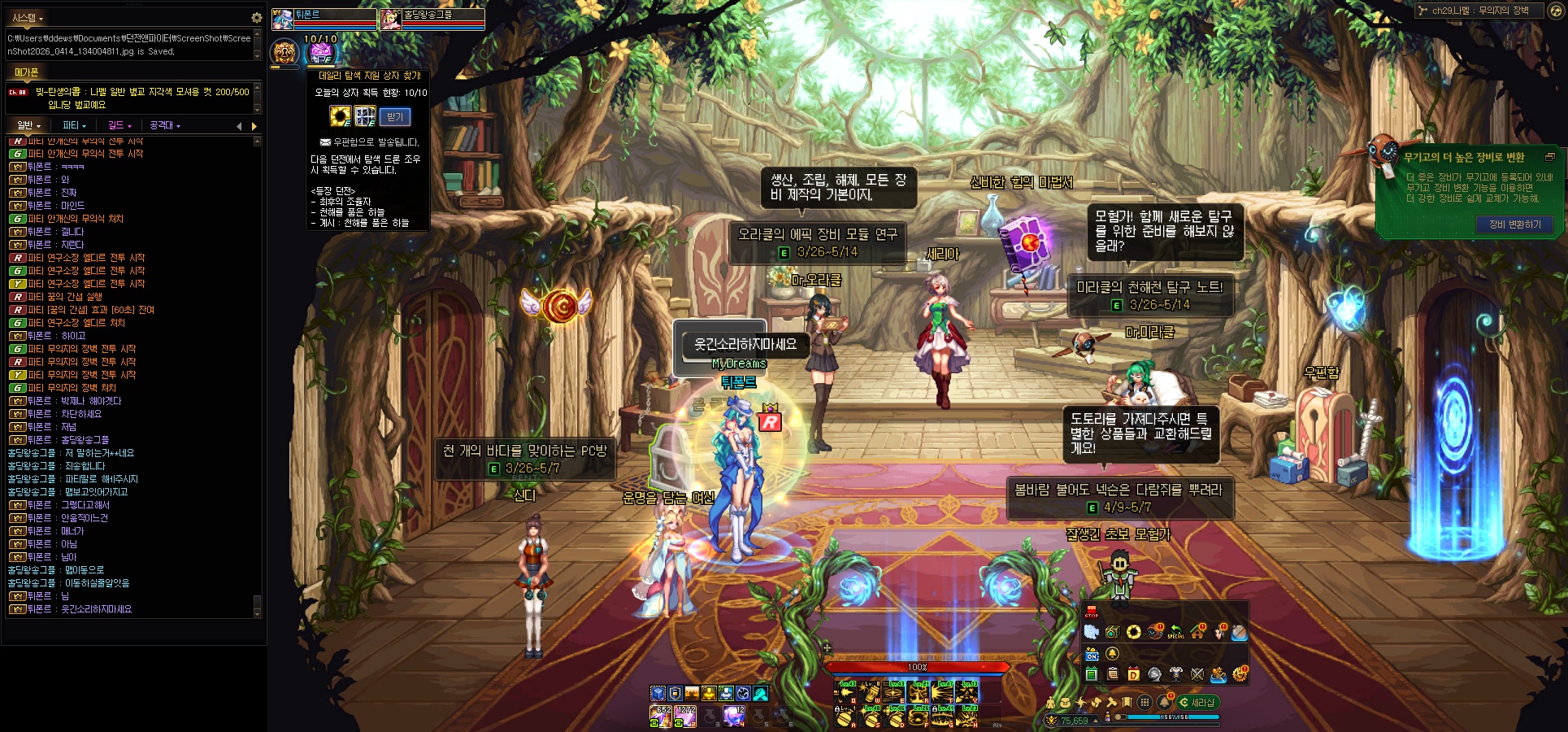Screen dimensions: 1568x732
Task: Open the chat settings gear icon
Action: click(256, 17)
